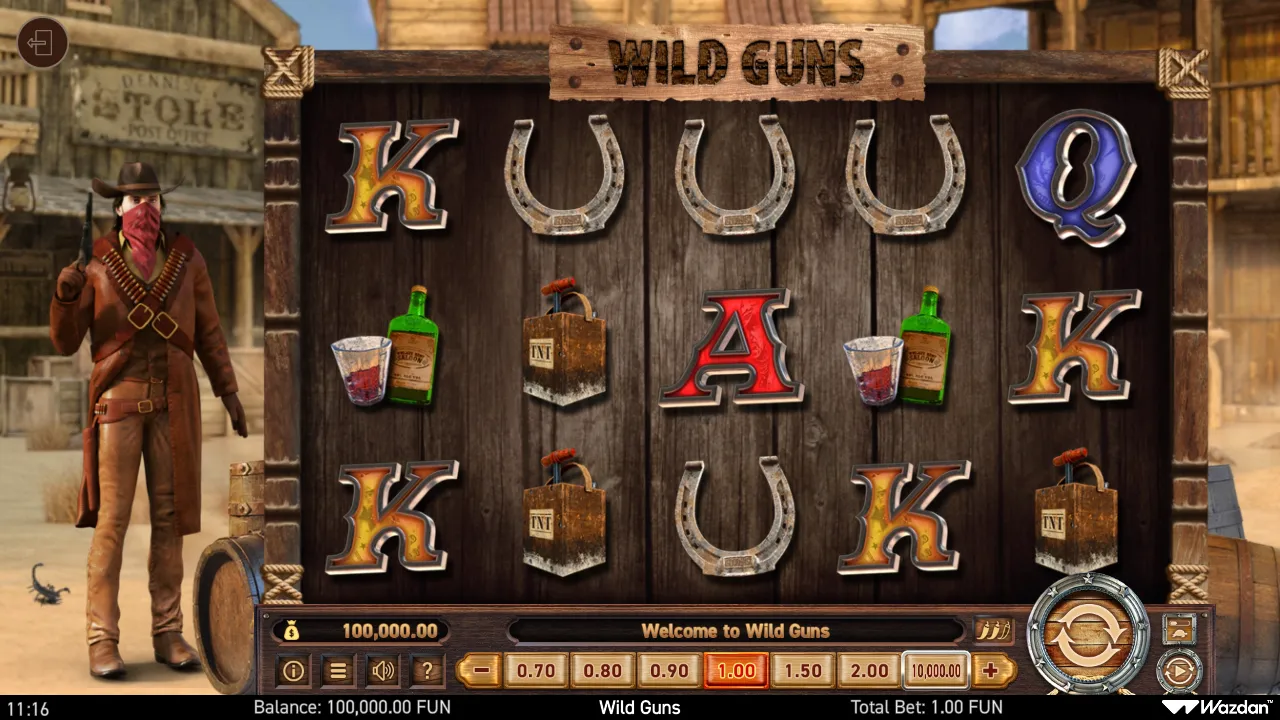Start autoplay with the circular play button
This screenshot has width=1280, height=720.
1180,668
